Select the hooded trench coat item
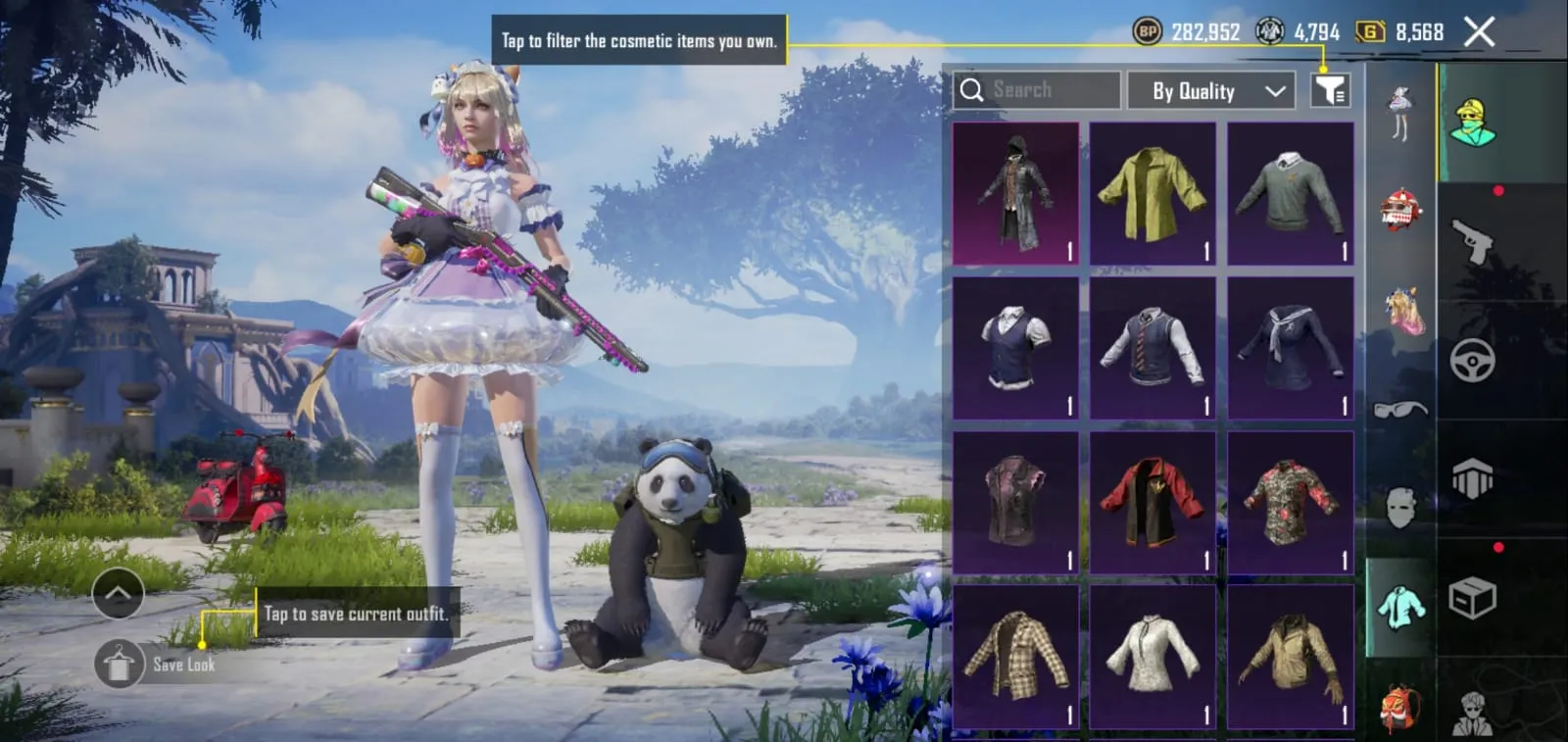Screen dimensions: 1568x742 [x=1015, y=191]
